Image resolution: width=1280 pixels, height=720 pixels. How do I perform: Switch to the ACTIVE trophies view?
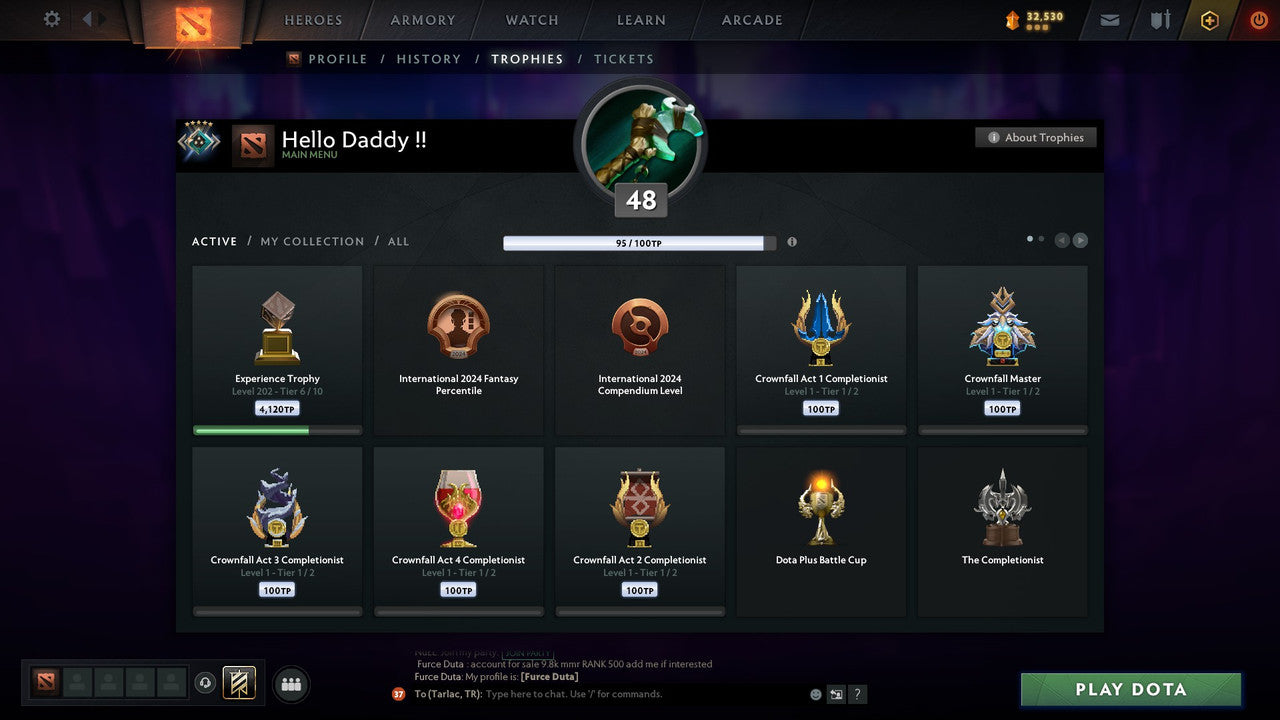214,241
